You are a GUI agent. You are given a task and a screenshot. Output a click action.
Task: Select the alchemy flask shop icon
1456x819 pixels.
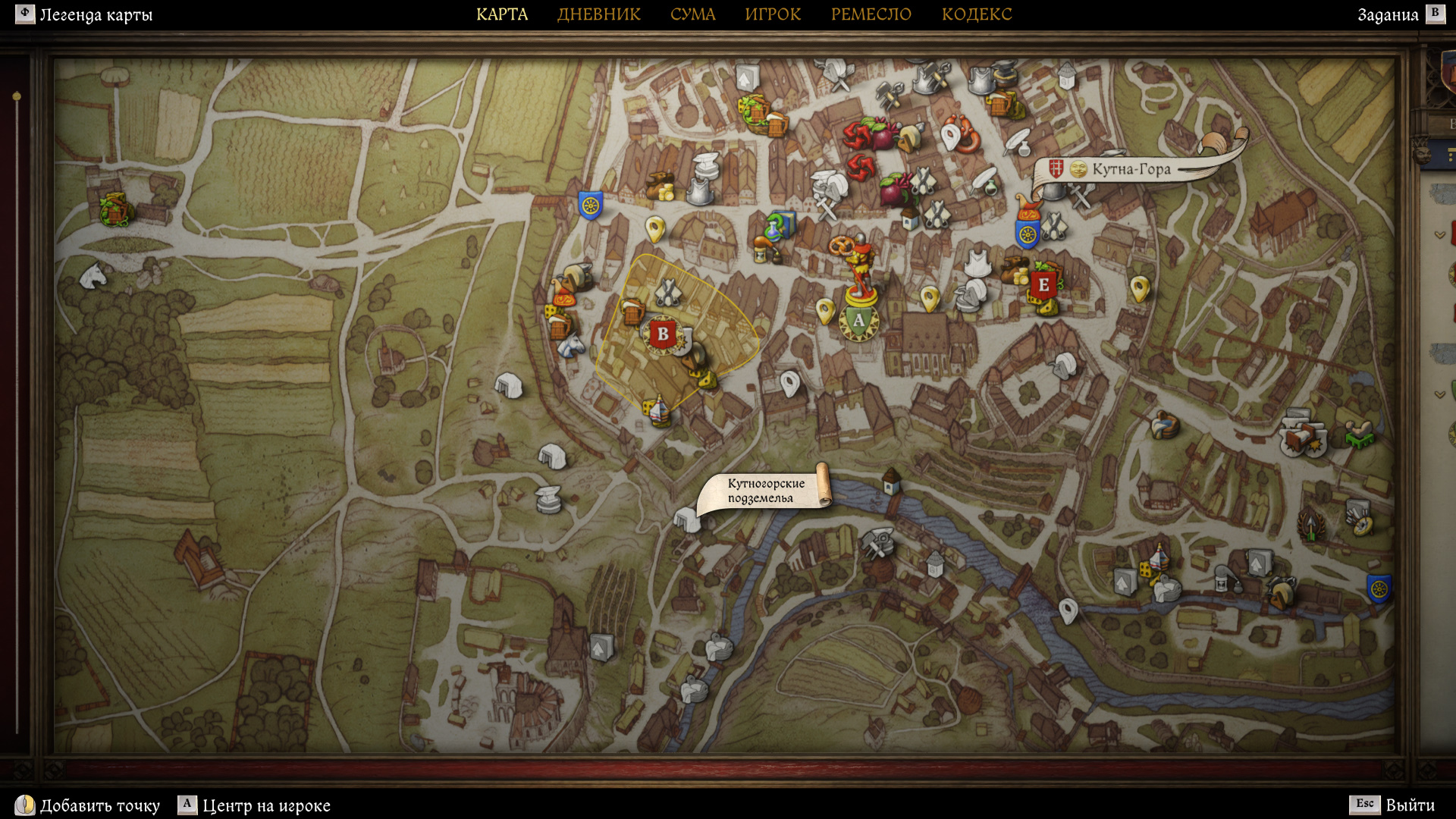[777, 225]
